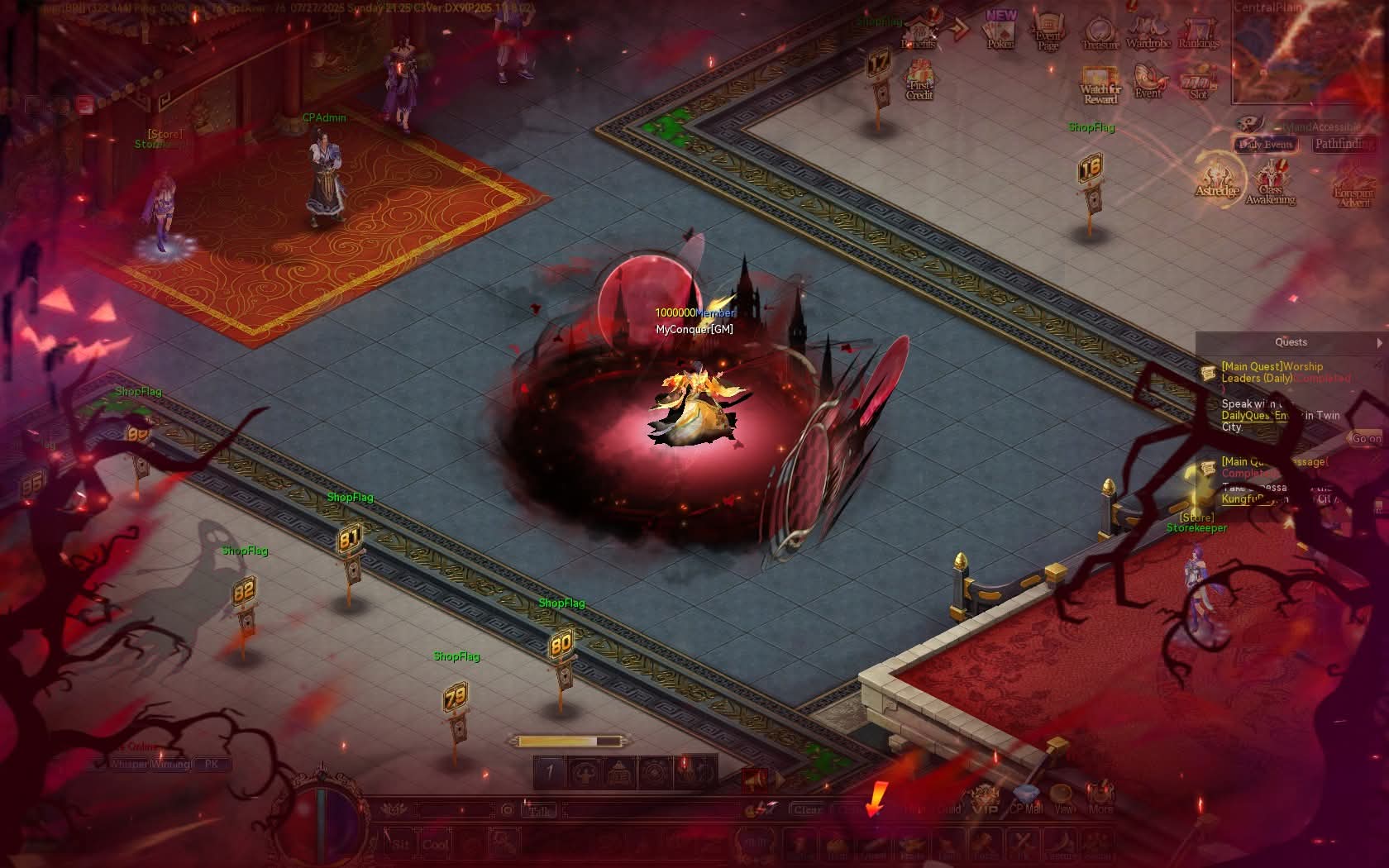
Task: Open the Event Page scroll icon
Action: click(1048, 33)
